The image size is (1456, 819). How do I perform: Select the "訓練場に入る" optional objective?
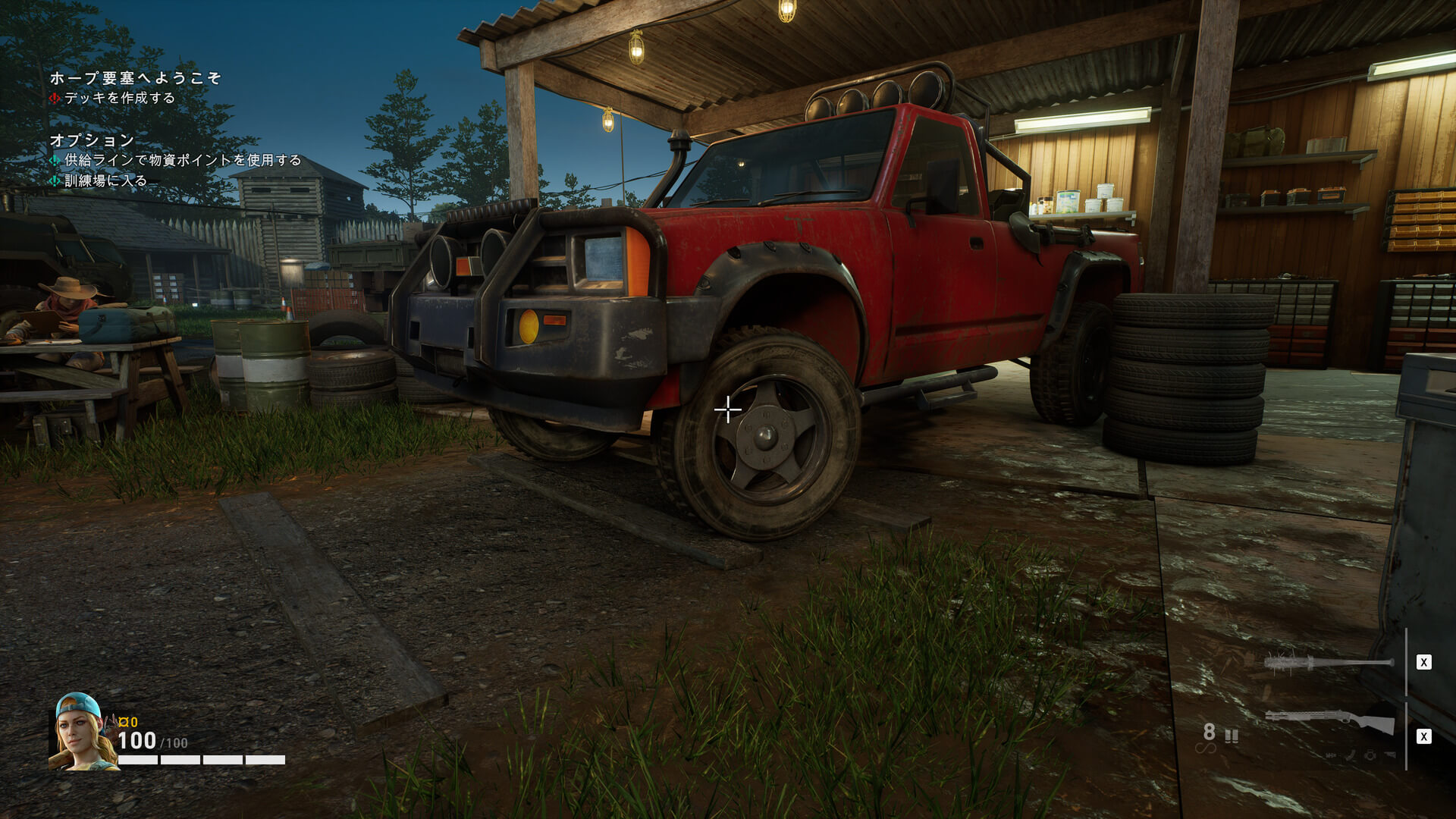[x=105, y=181]
